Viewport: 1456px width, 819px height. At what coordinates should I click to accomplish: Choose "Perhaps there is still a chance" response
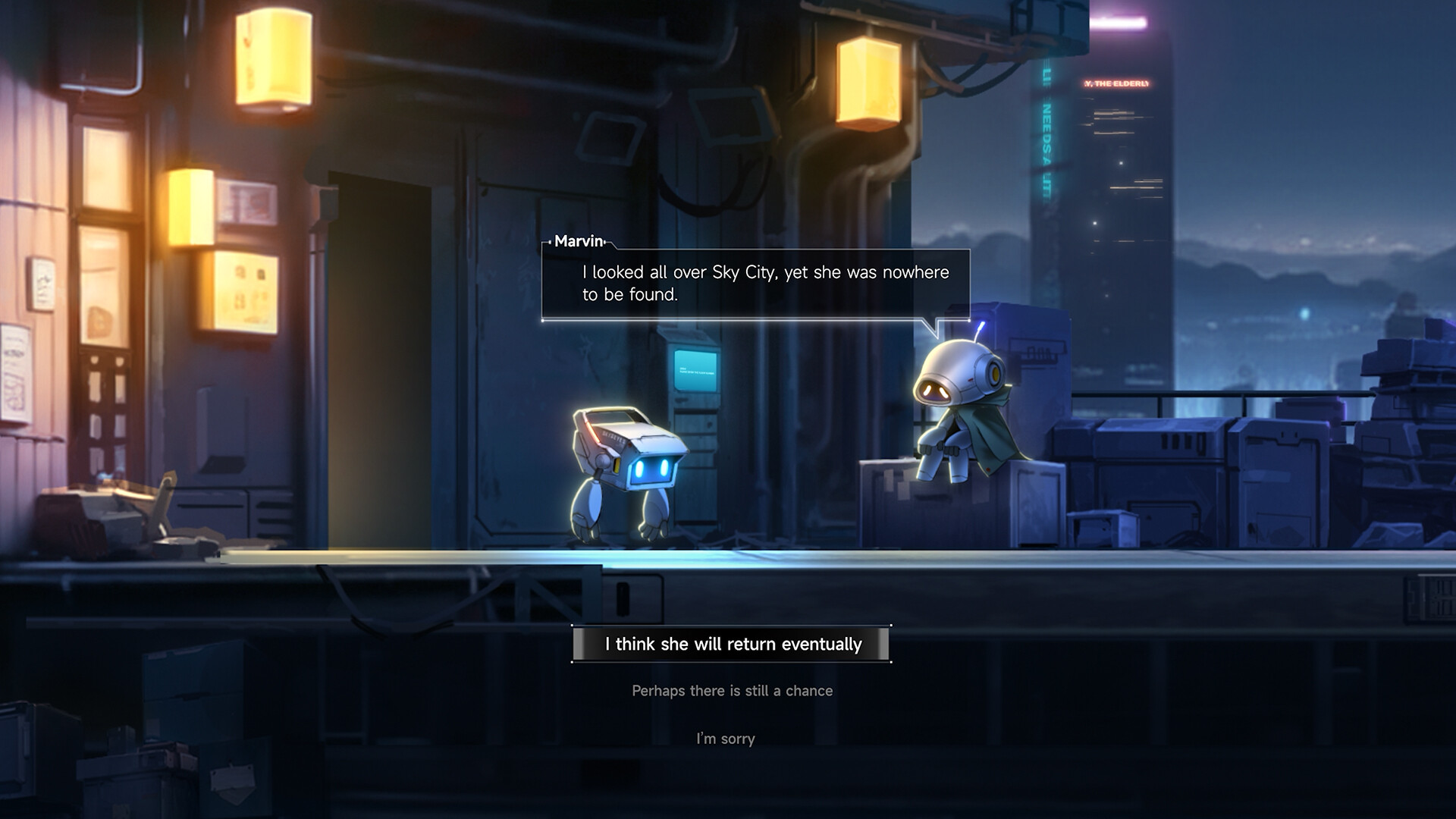pos(730,691)
